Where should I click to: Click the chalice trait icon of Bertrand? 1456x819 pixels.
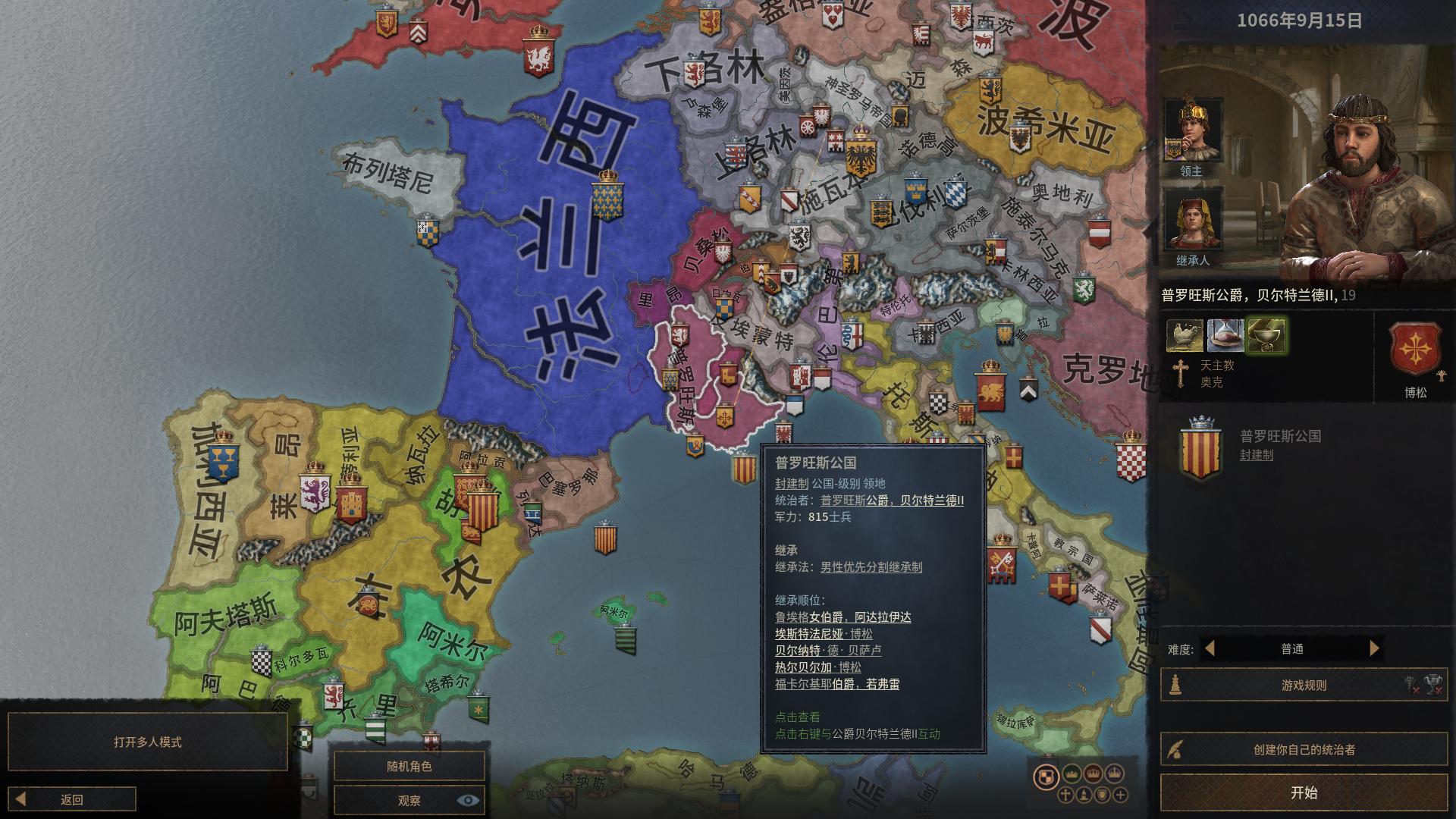tap(1268, 334)
